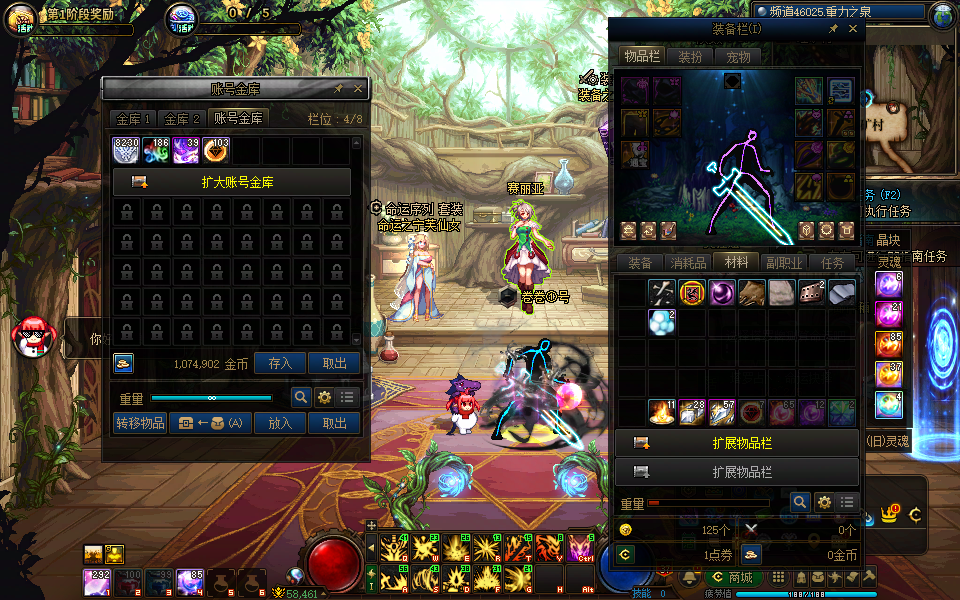This screenshot has width=960, height=600.
Task: Close the 账号金库 vault window
Action: point(358,89)
